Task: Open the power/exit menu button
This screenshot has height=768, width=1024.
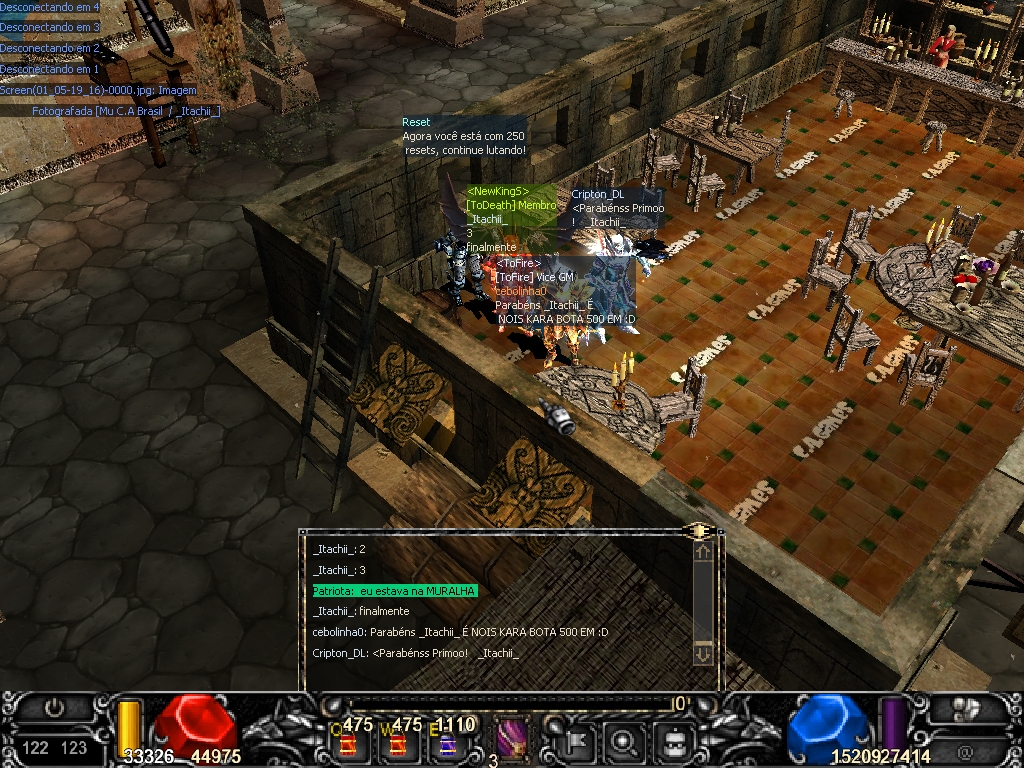Action: (54, 708)
